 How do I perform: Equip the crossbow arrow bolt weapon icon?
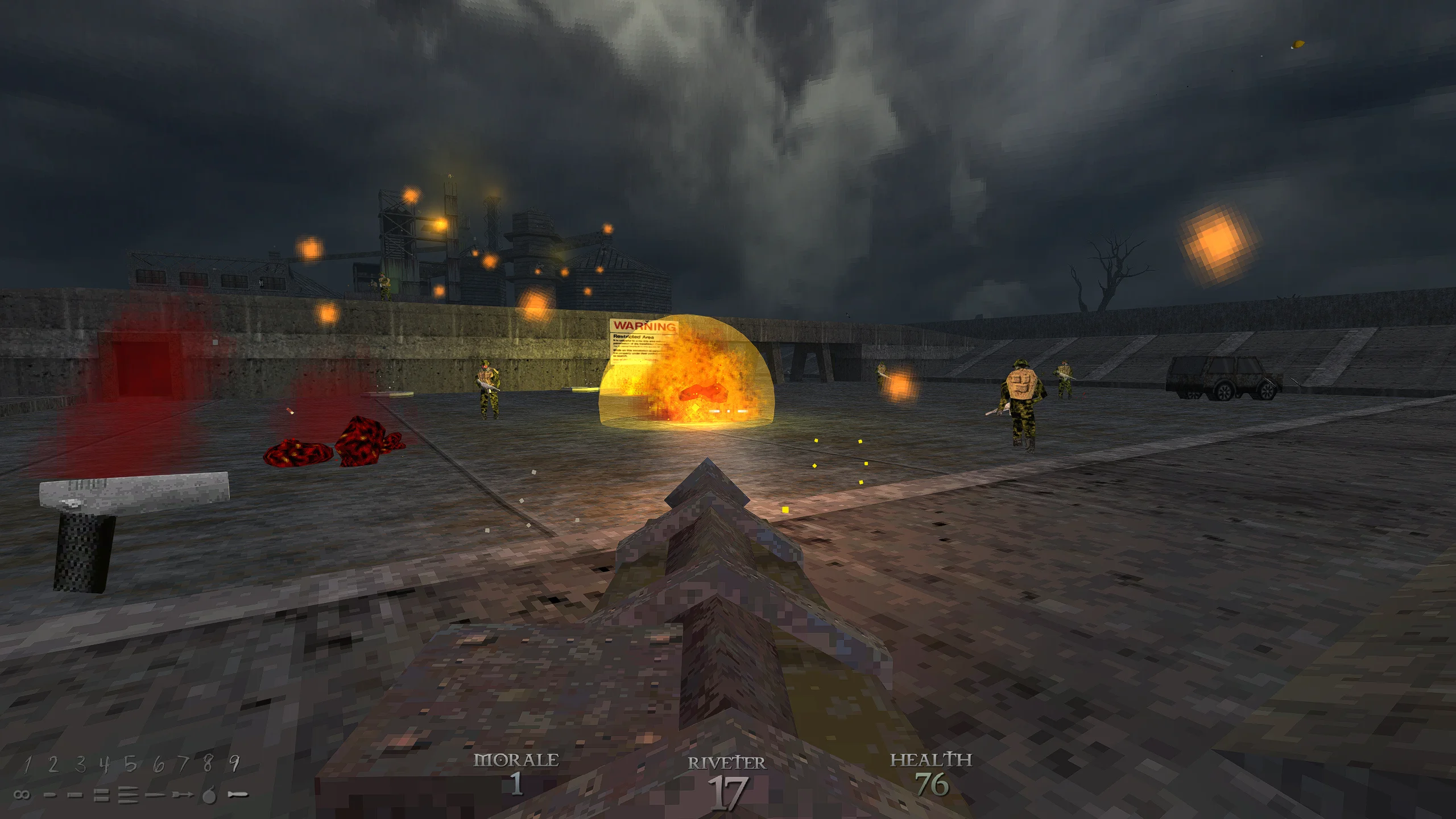(183, 795)
